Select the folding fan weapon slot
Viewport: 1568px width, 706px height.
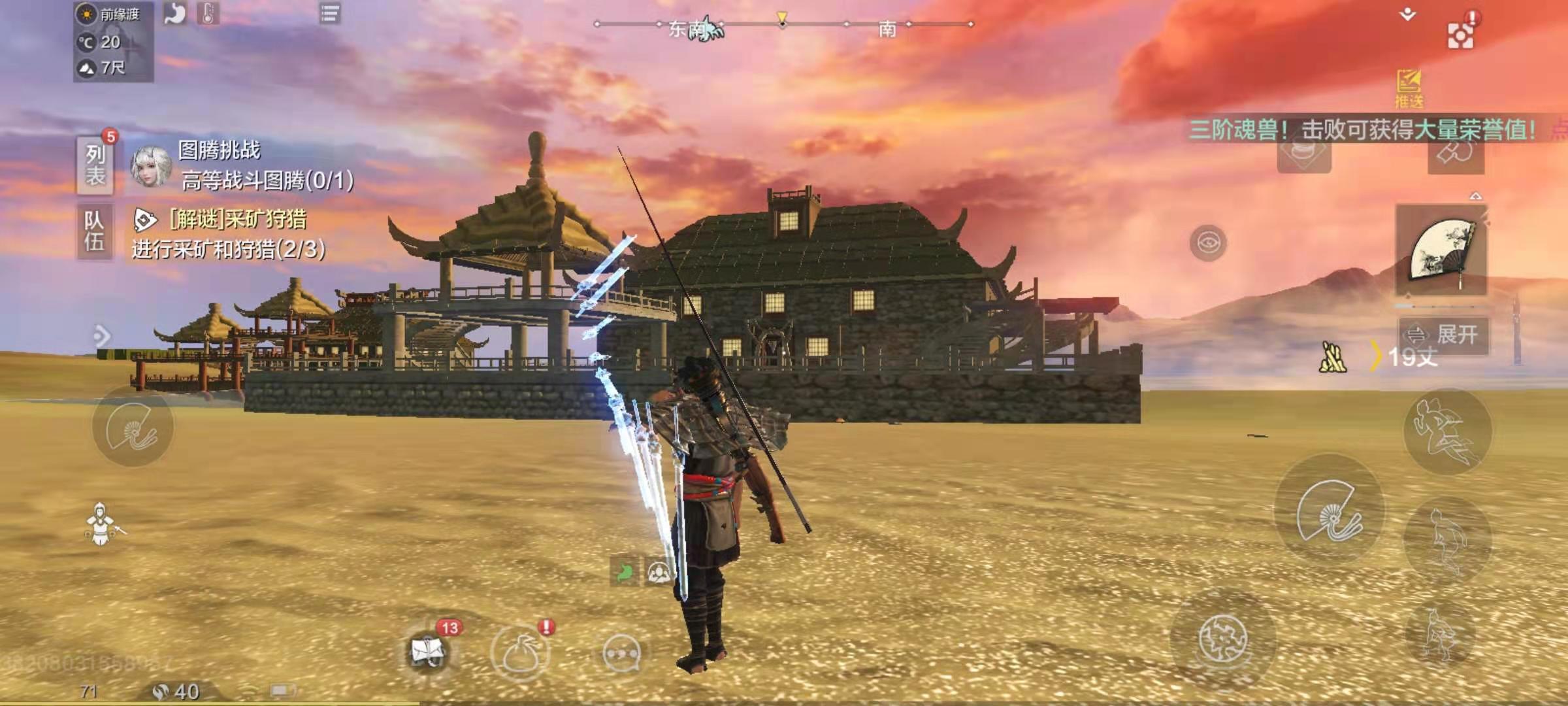(x=1441, y=250)
